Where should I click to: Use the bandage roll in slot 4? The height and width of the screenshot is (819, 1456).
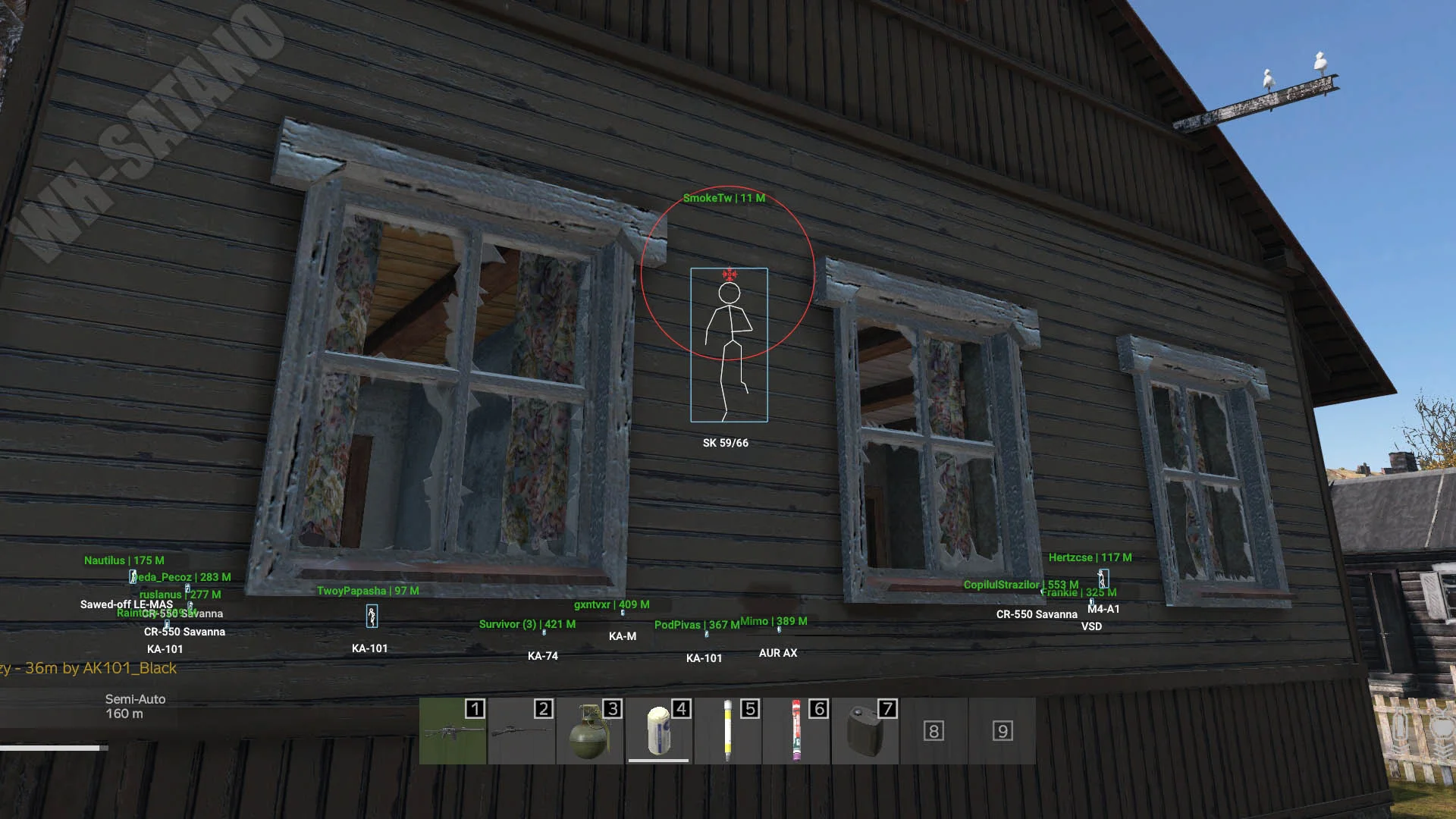click(x=658, y=731)
